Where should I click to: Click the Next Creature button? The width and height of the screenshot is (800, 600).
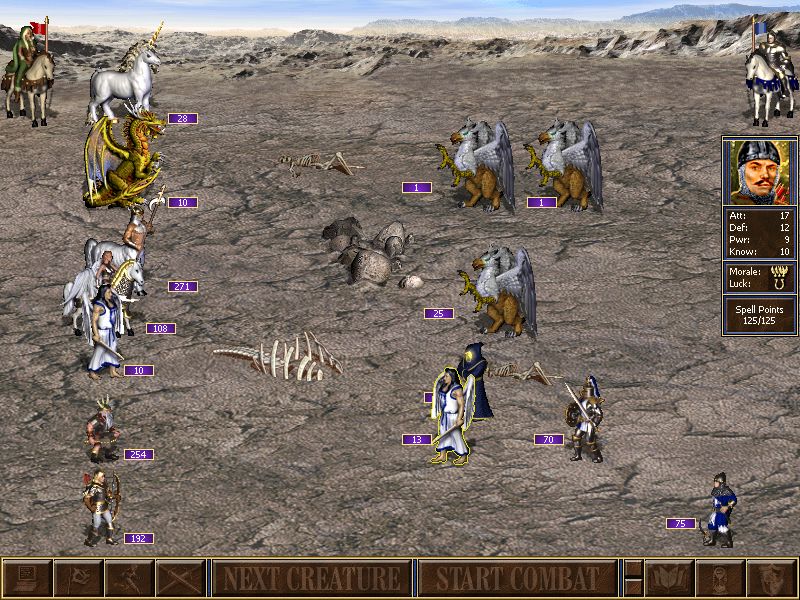click(311, 578)
